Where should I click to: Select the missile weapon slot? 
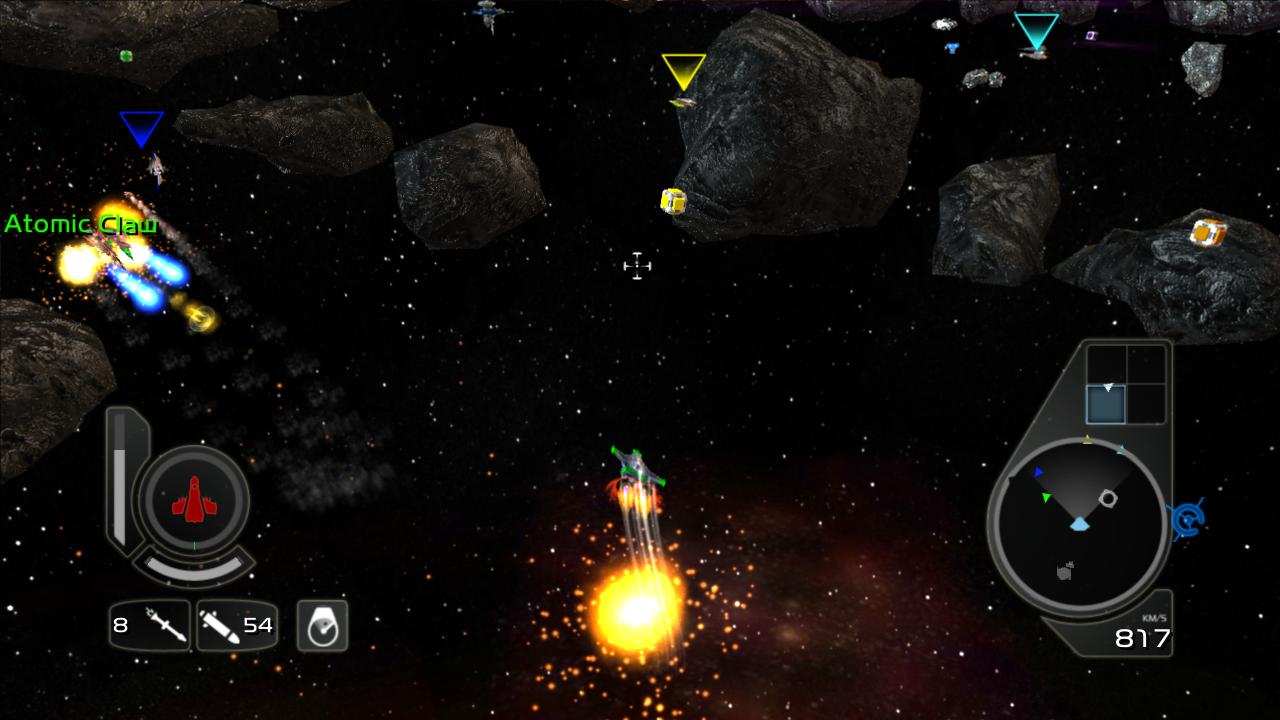[x=150, y=626]
